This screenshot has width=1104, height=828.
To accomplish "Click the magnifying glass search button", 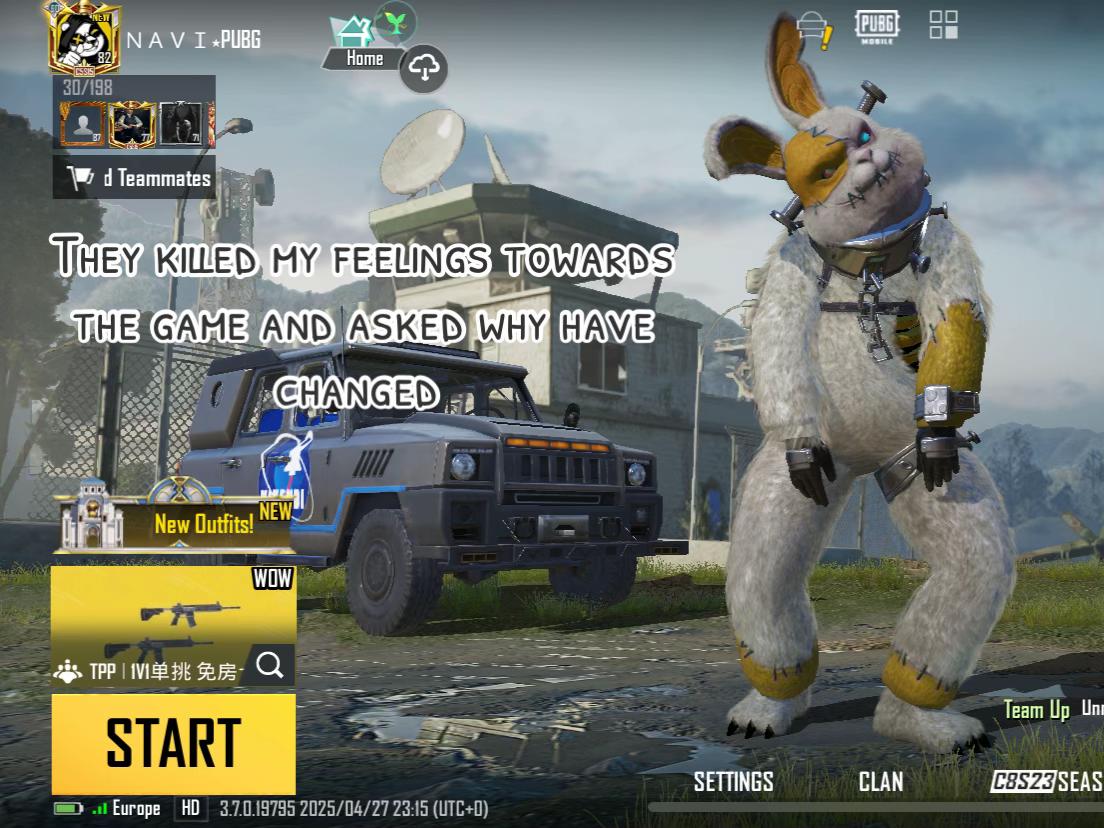I will [x=269, y=664].
